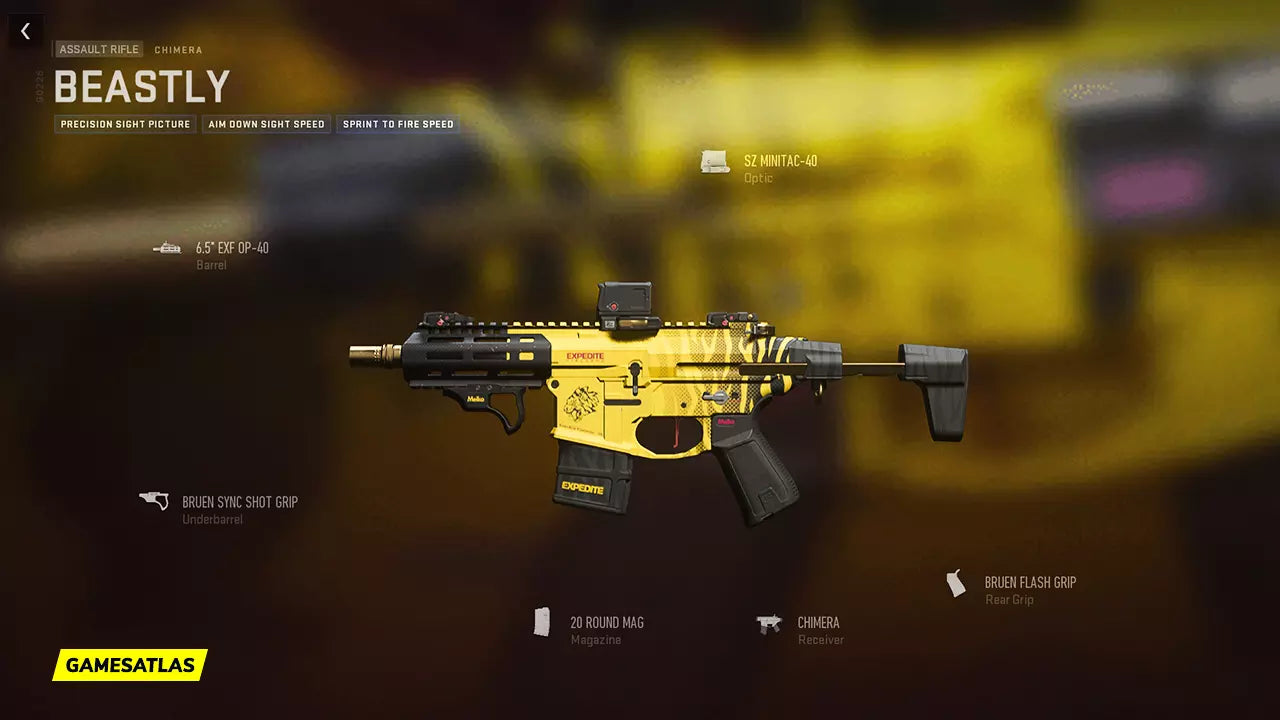Screen dimensions: 1280x720
Task: Pick the Bruen Flash Grip rear grip
Action: click(x=1029, y=583)
